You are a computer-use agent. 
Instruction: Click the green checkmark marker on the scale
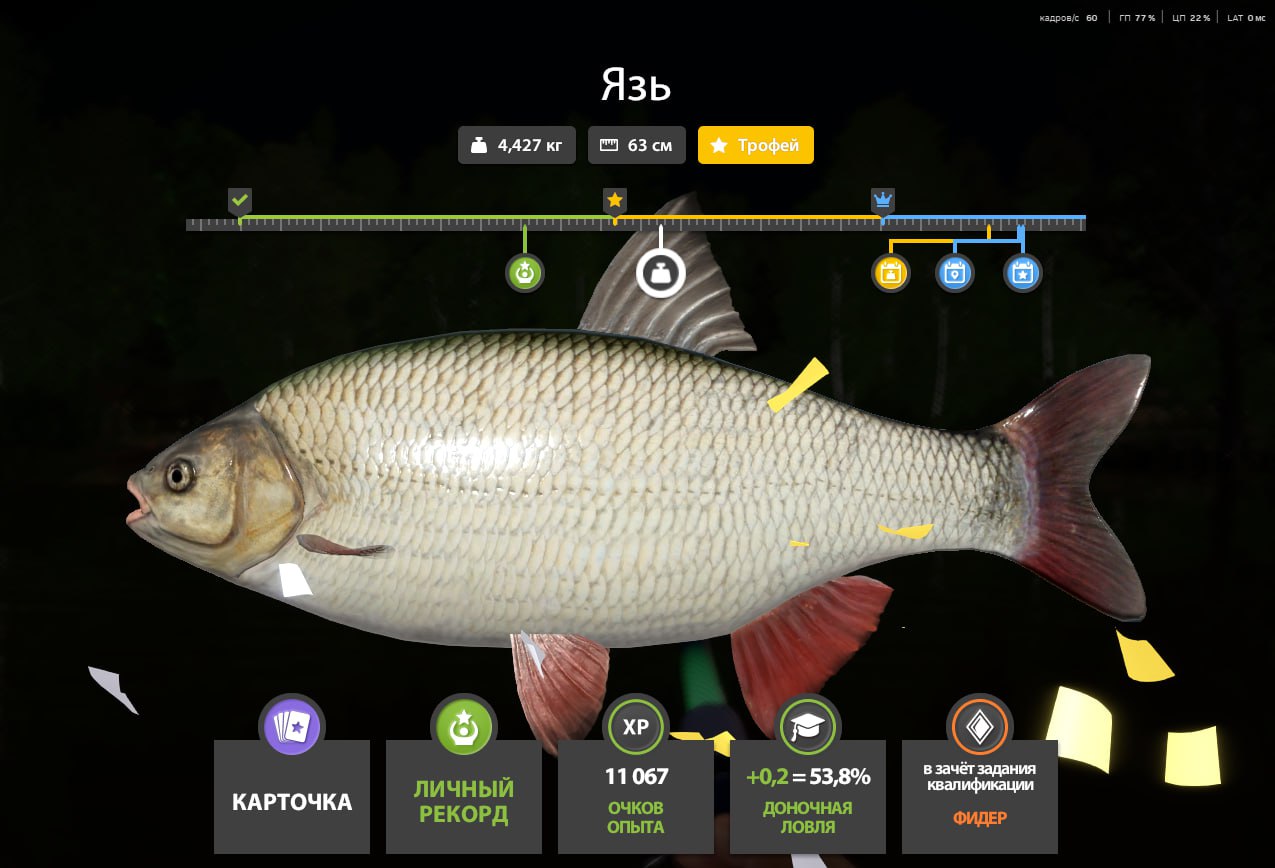240,201
